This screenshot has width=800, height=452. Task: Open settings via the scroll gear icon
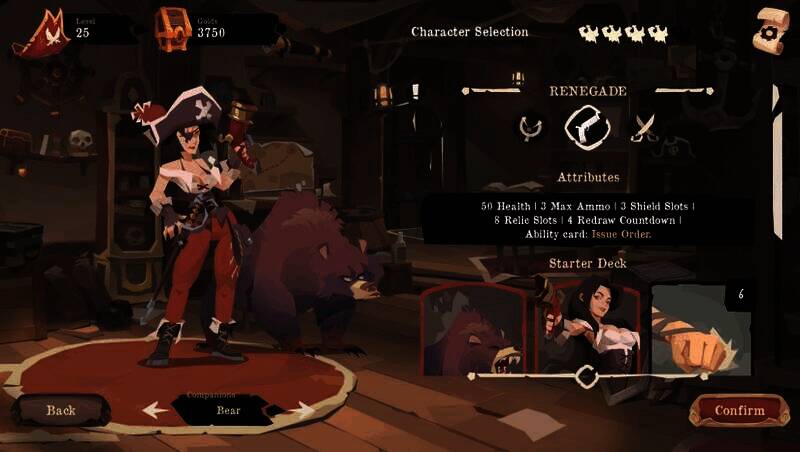tap(771, 29)
